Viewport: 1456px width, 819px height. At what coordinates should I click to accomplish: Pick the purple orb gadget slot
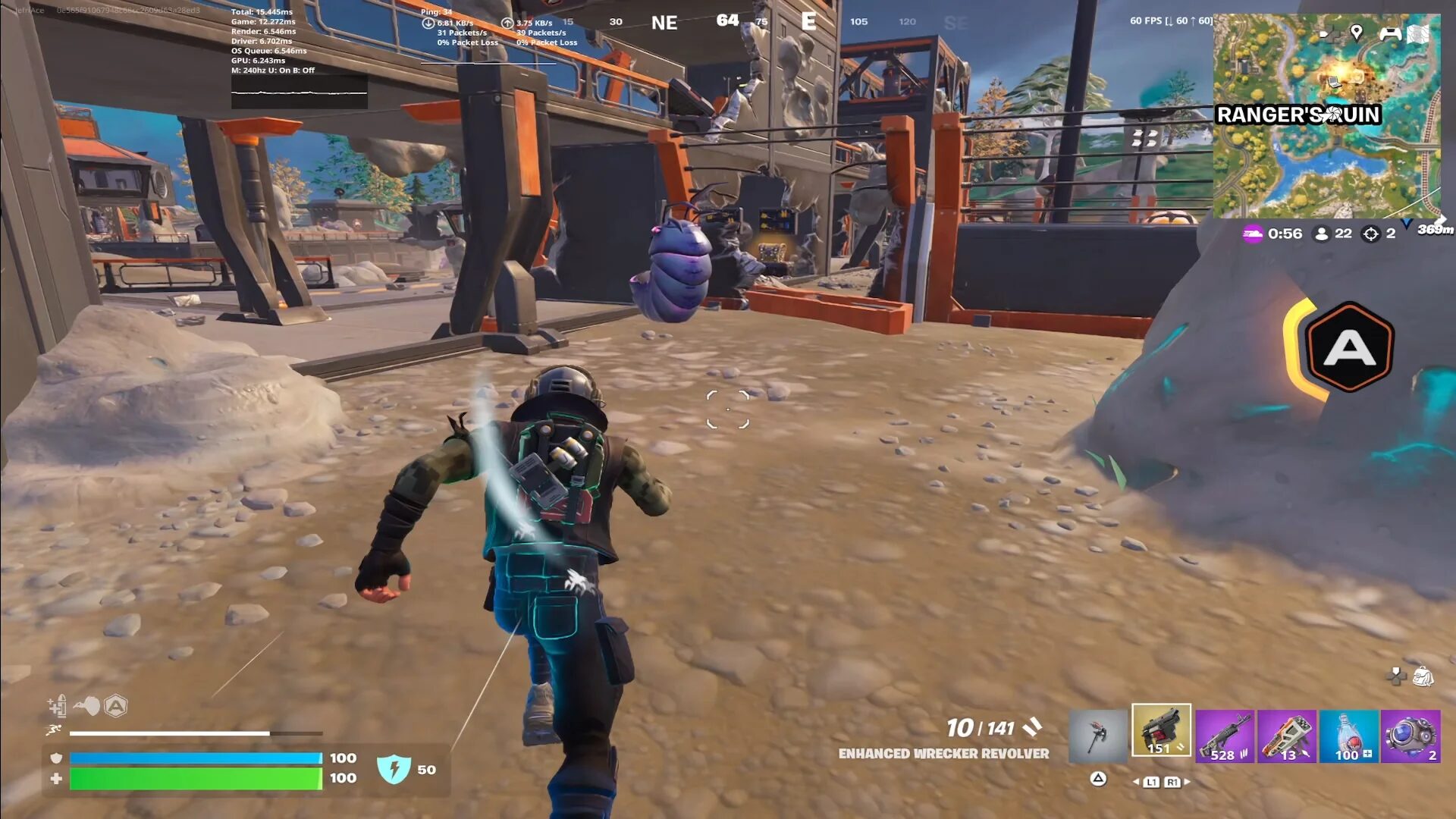pyautogui.click(x=1410, y=736)
